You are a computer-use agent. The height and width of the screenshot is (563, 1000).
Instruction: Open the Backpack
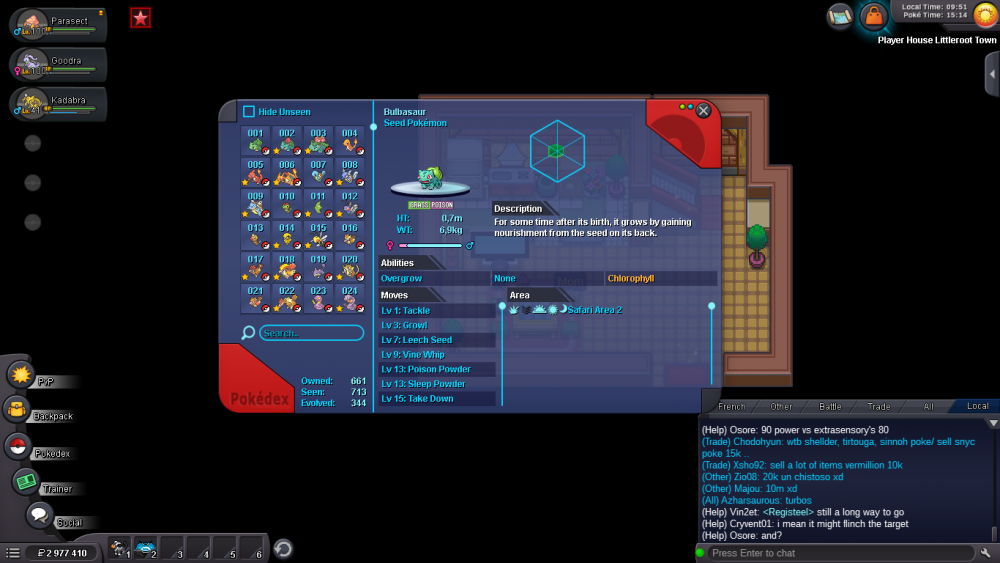click(17, 409)
